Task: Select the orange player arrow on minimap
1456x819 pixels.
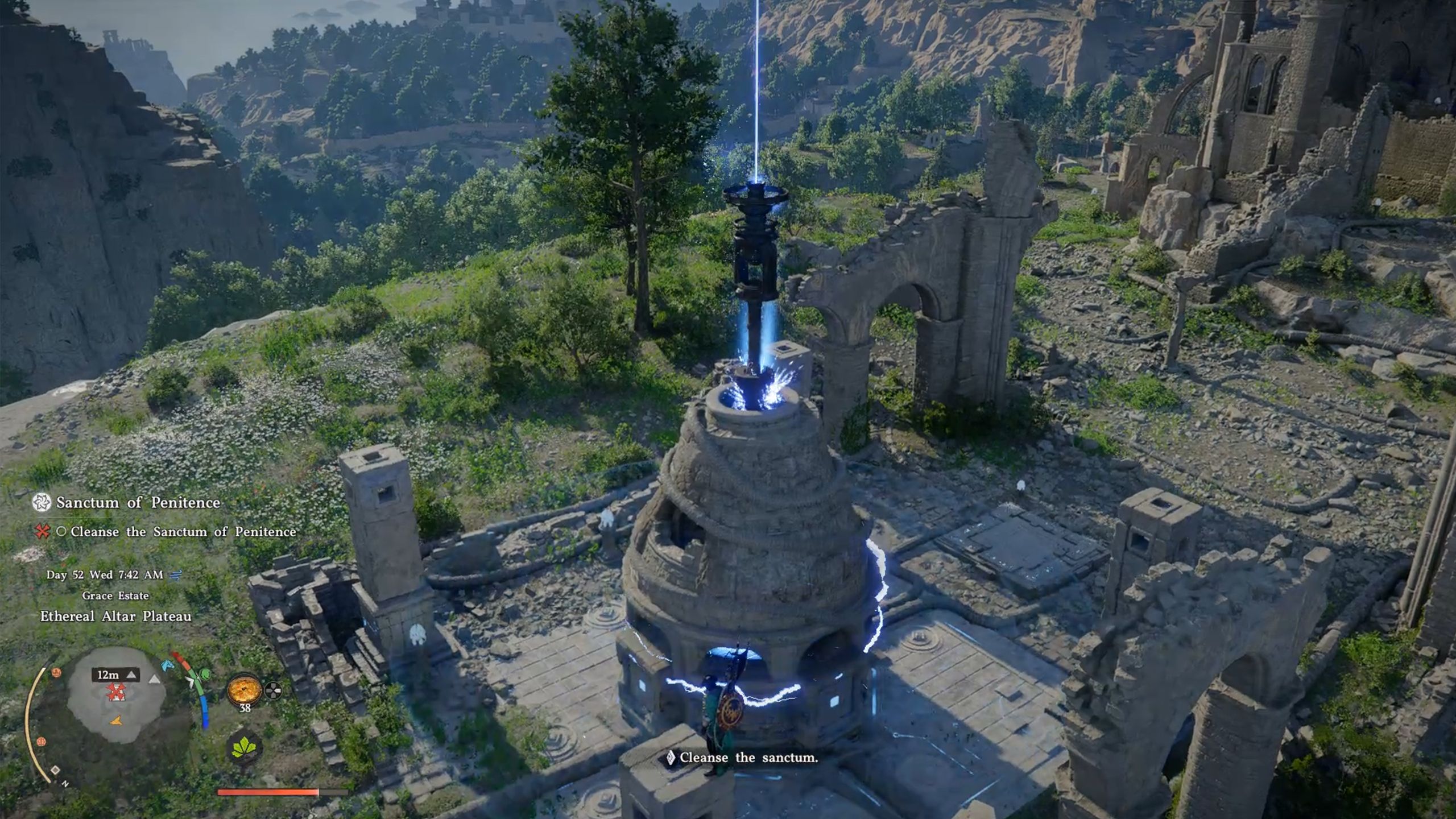Action: coord(116,721)
